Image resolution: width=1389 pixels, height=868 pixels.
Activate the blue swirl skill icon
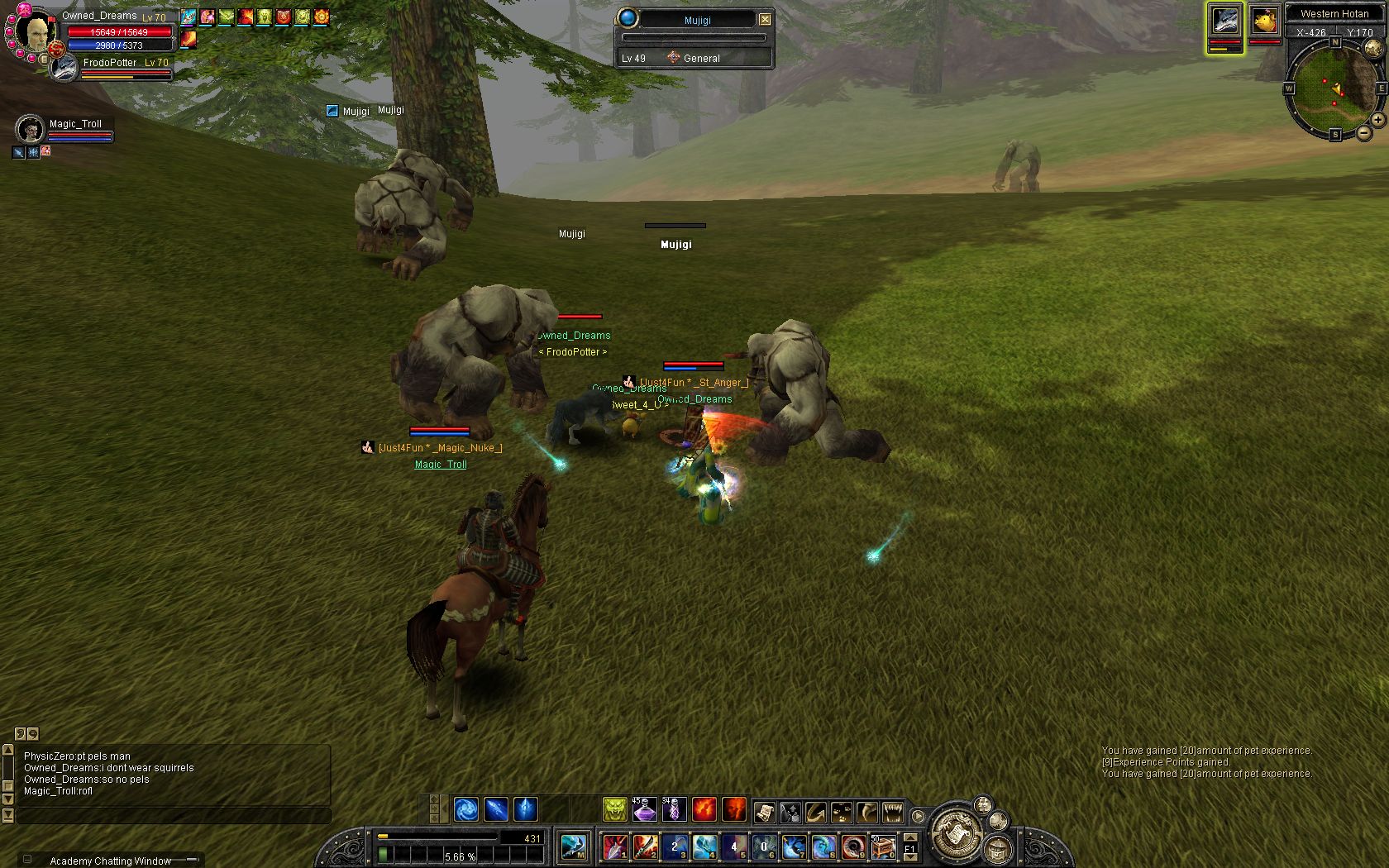tap(465, 809)
